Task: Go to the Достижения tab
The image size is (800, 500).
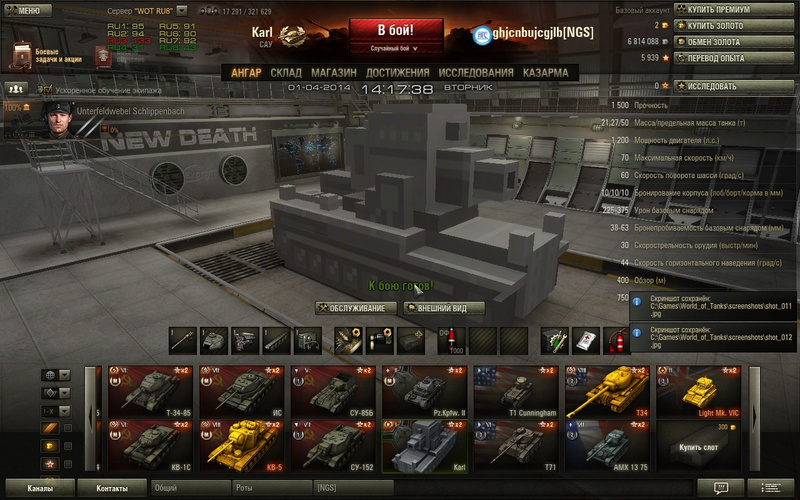Action: pos(397,73)
